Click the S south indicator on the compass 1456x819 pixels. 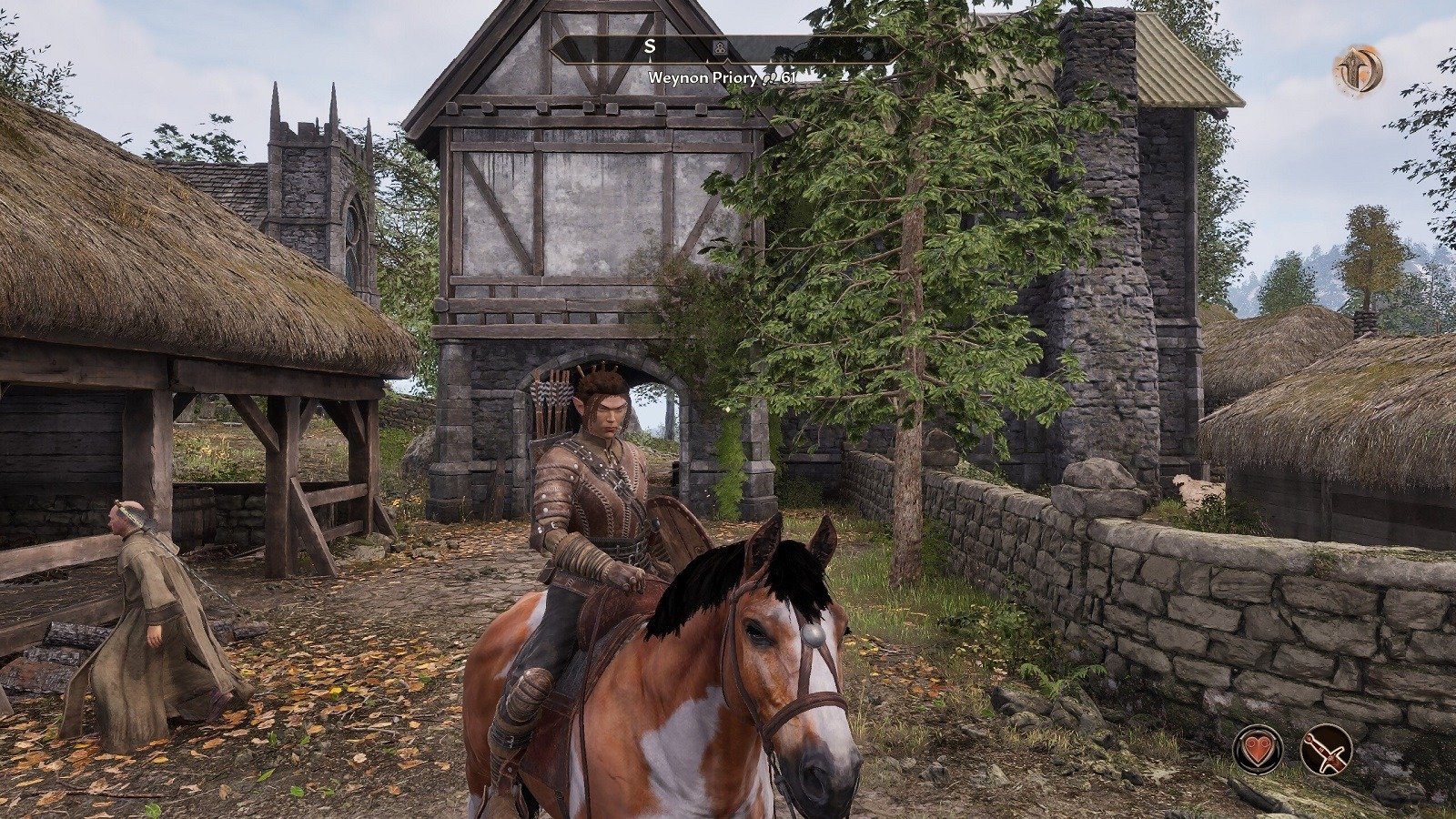click(x=650, y=46)
